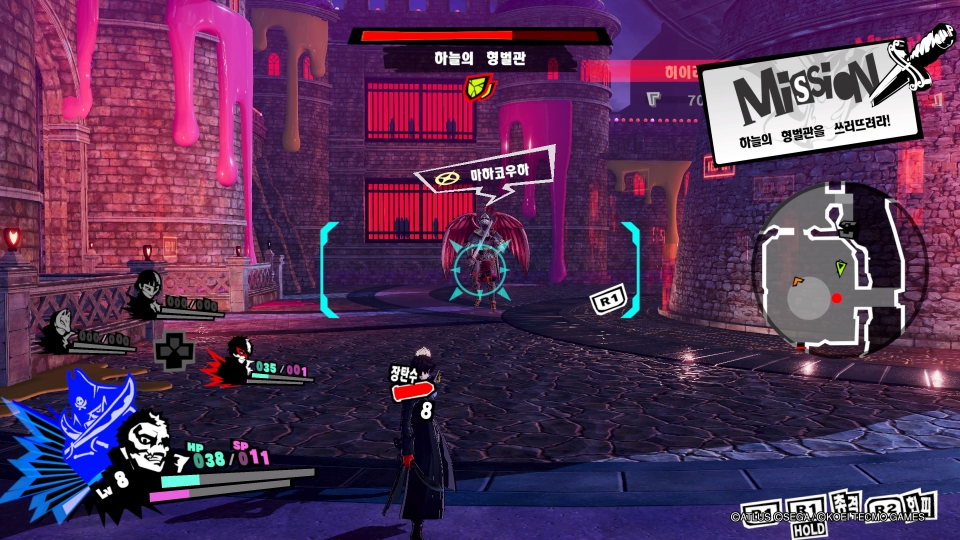Click the 마하코우하 skill callout bubble
The height and width of the screenshot is (540, 960).
485,176
